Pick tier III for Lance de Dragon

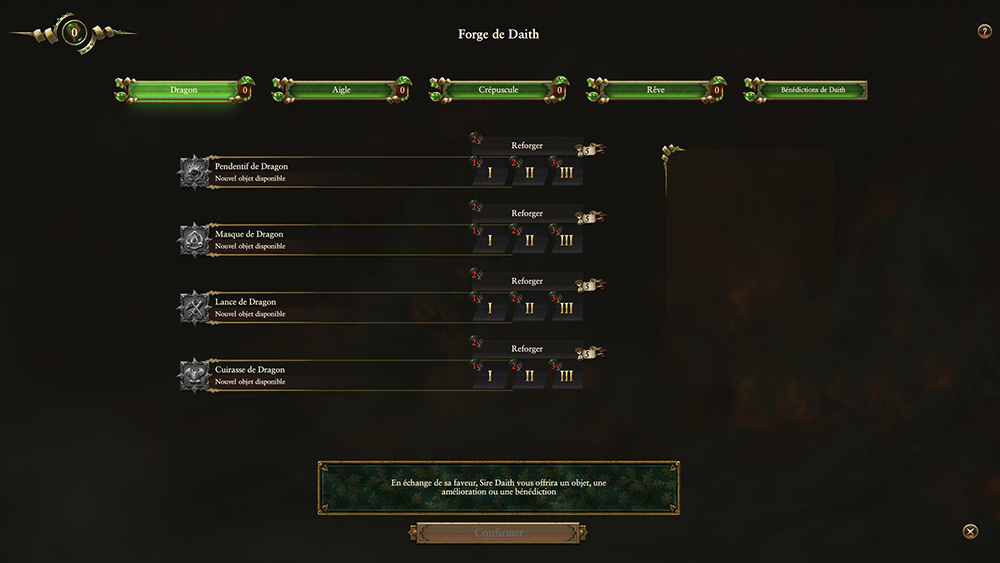tap(567, 308)
